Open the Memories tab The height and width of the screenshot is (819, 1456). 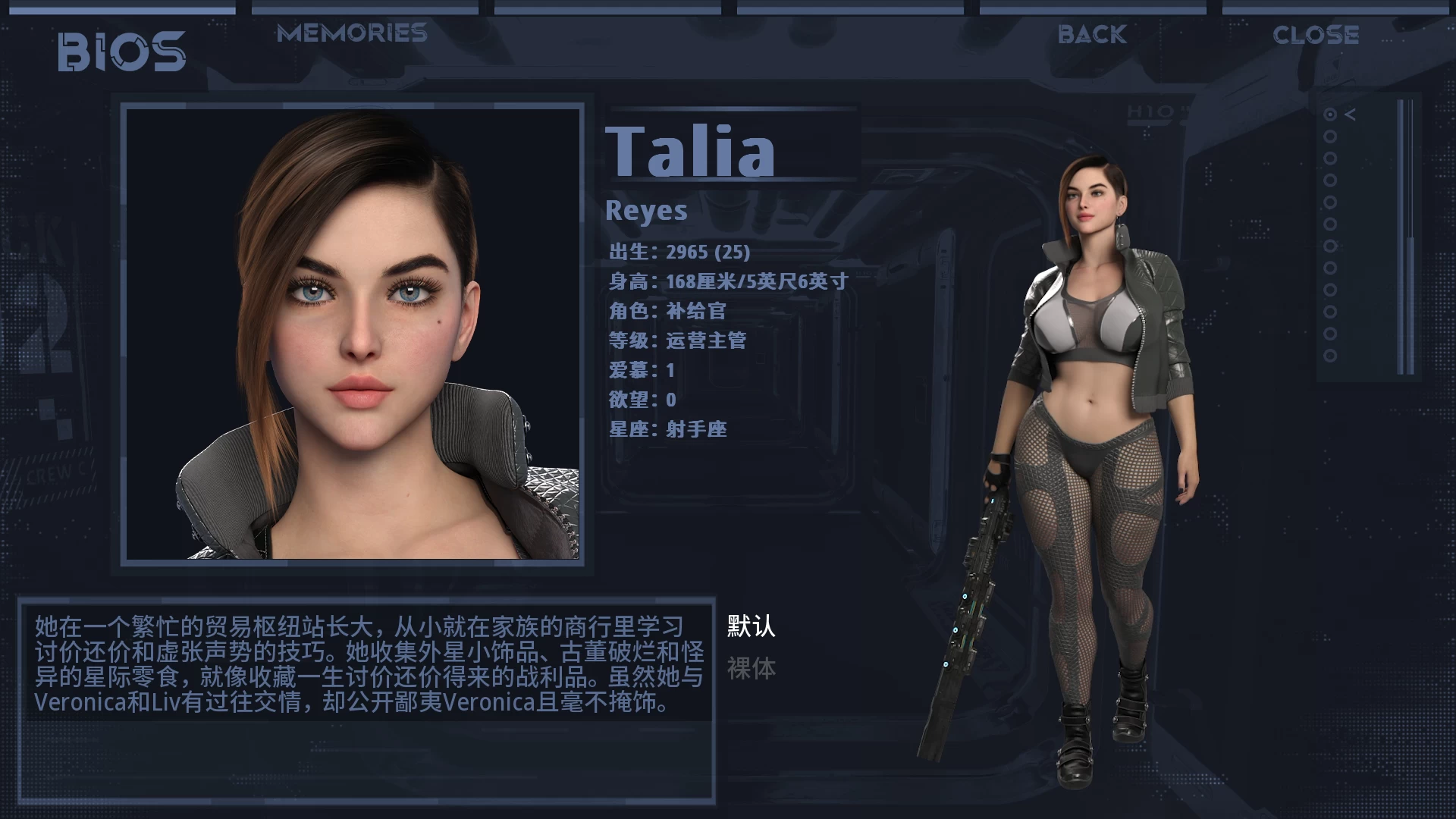pyautogui.click(x=352, y=33)
